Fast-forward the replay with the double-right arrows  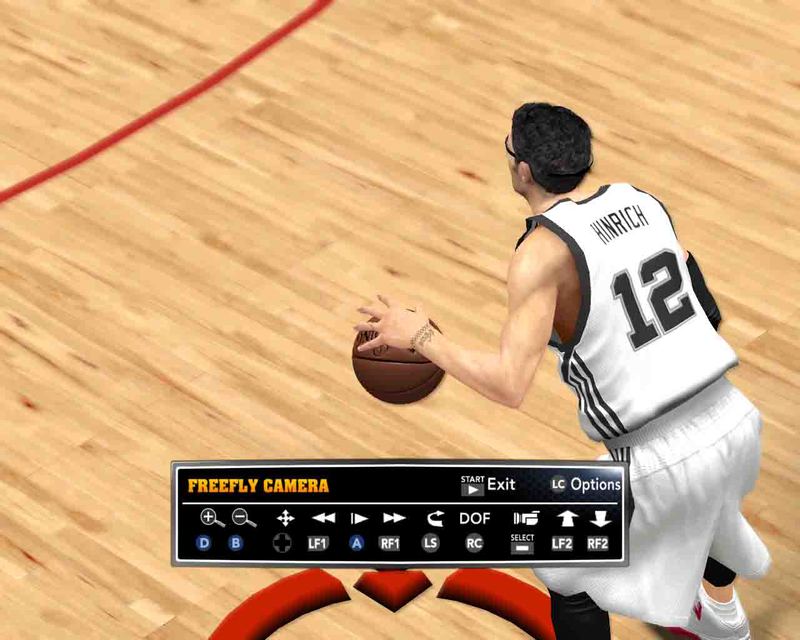pos(394,518)
